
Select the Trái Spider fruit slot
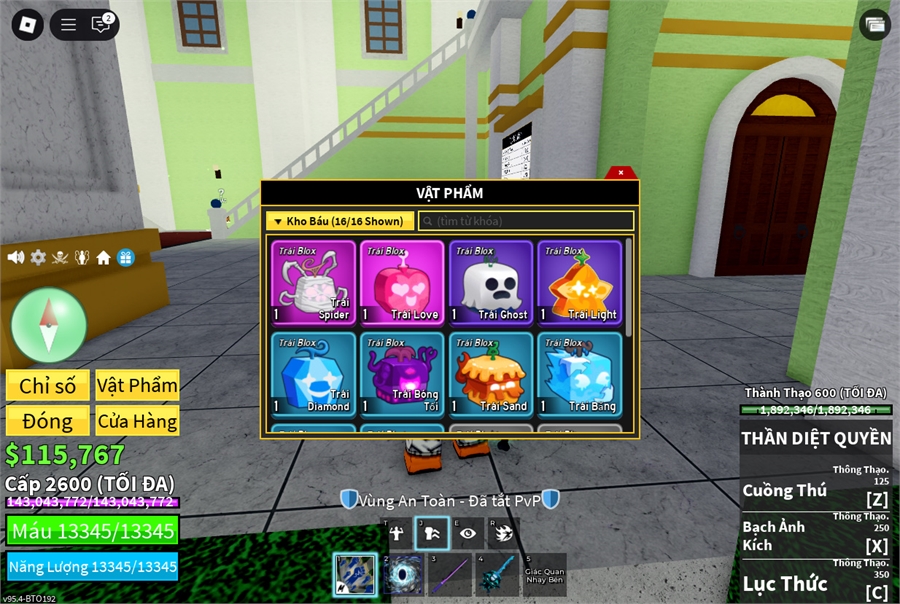pos(313,282)
